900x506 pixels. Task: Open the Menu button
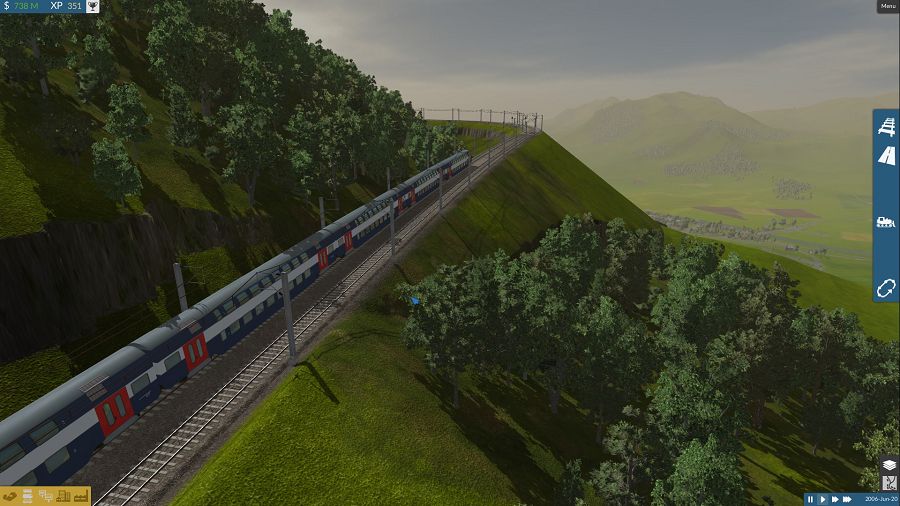pyautogui.click(x=887, y=7)
